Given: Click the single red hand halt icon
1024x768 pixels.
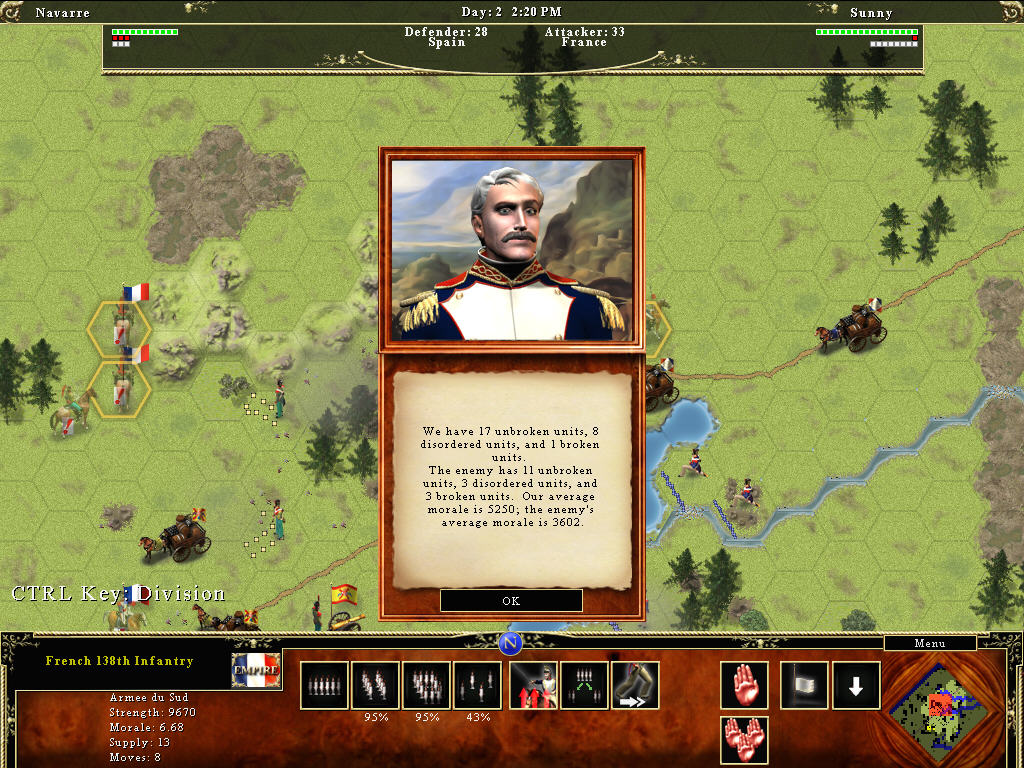Looking at the screenshot, I should coord(744,685).
